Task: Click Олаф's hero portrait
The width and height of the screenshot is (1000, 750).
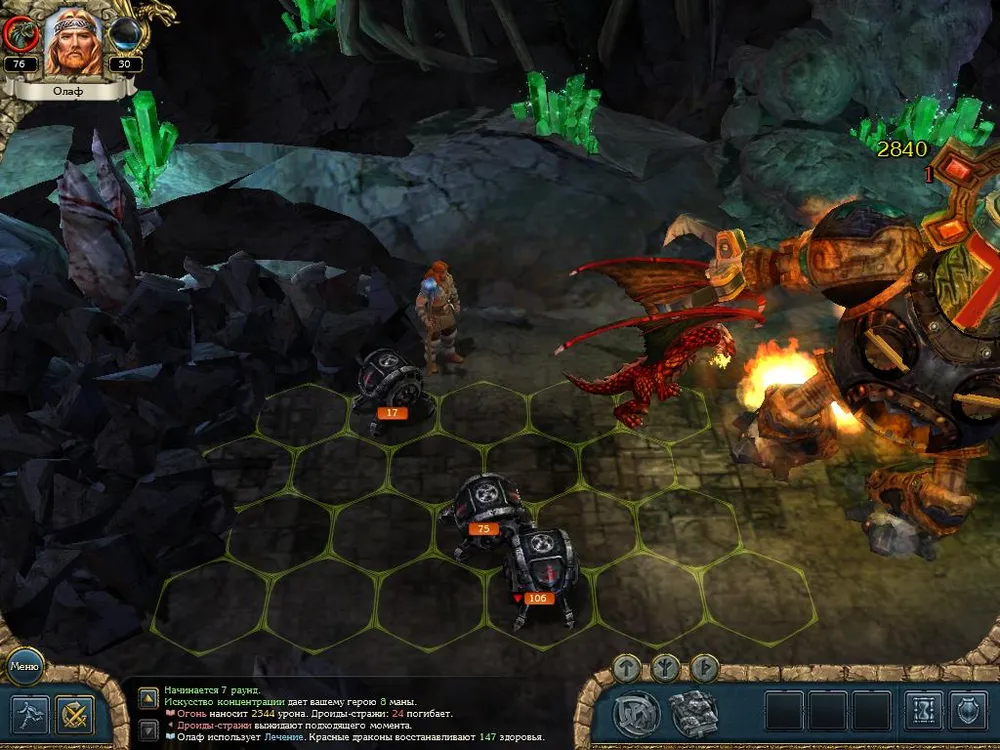Action: point(73,40)
